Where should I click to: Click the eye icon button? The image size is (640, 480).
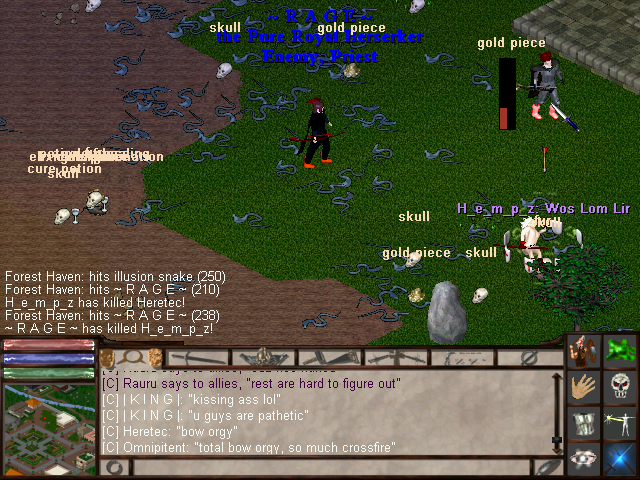(585, 458)
